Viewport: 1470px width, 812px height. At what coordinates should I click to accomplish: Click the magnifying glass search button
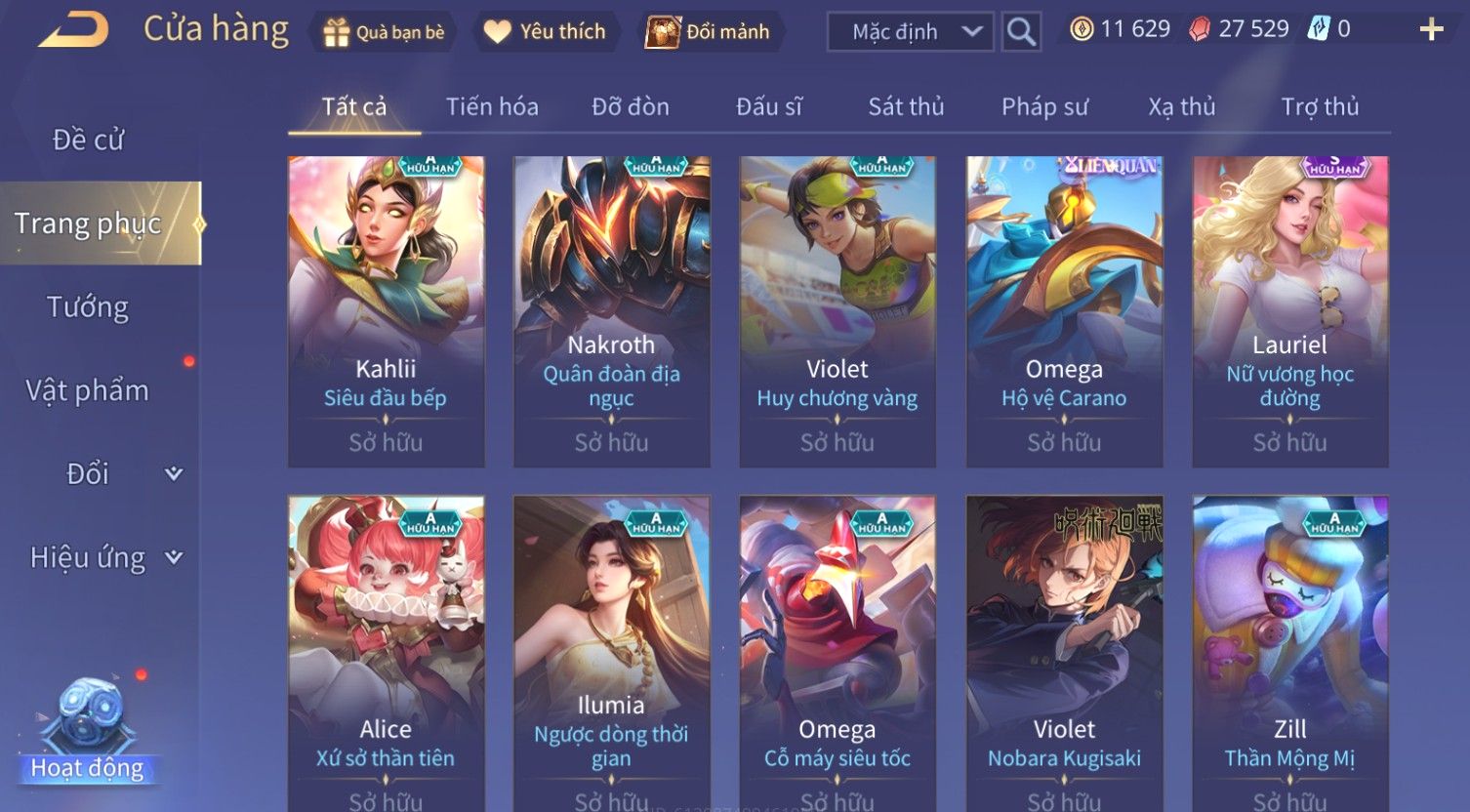[x=1021, y=32]
